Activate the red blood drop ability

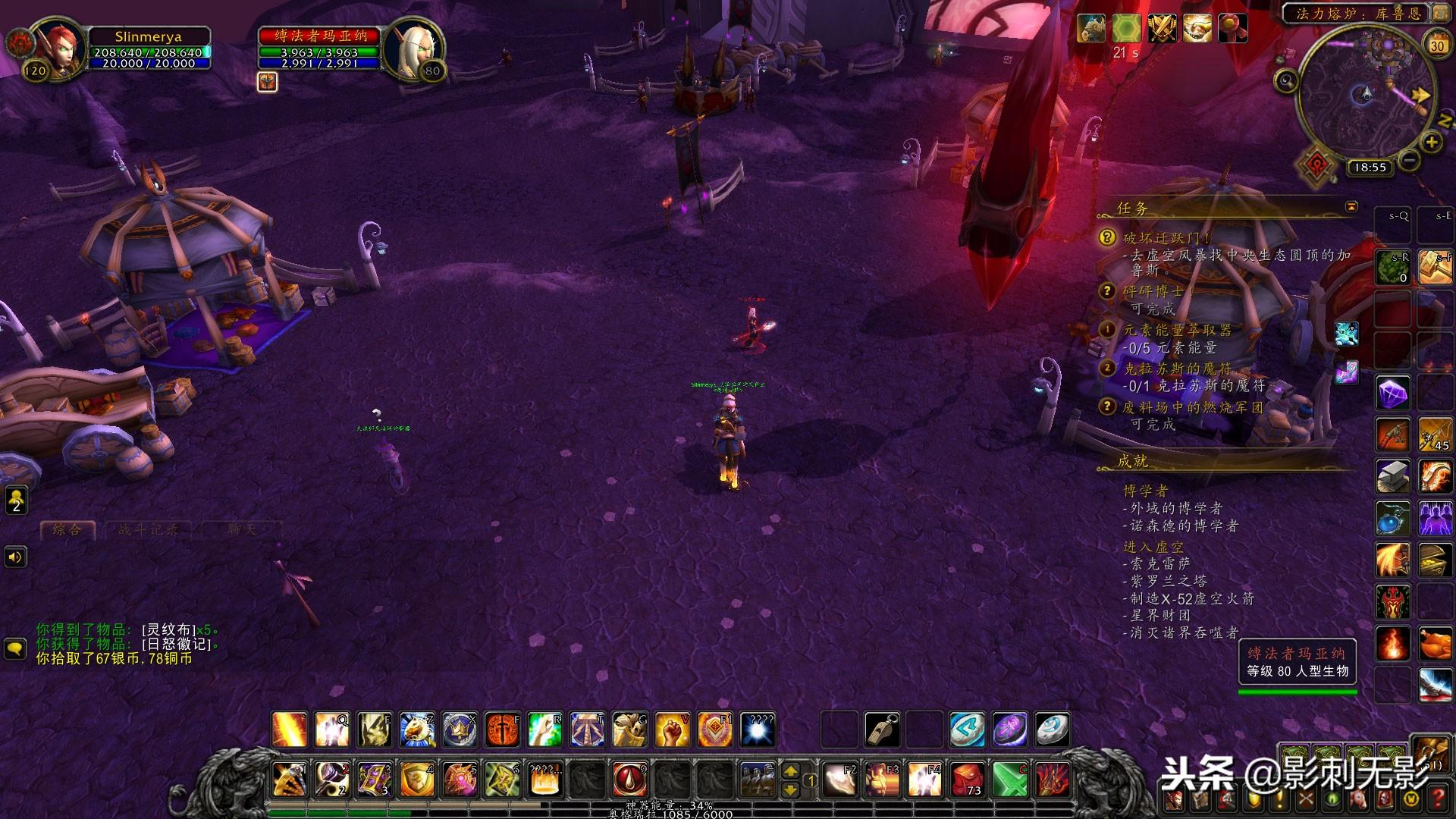point(629,779)
